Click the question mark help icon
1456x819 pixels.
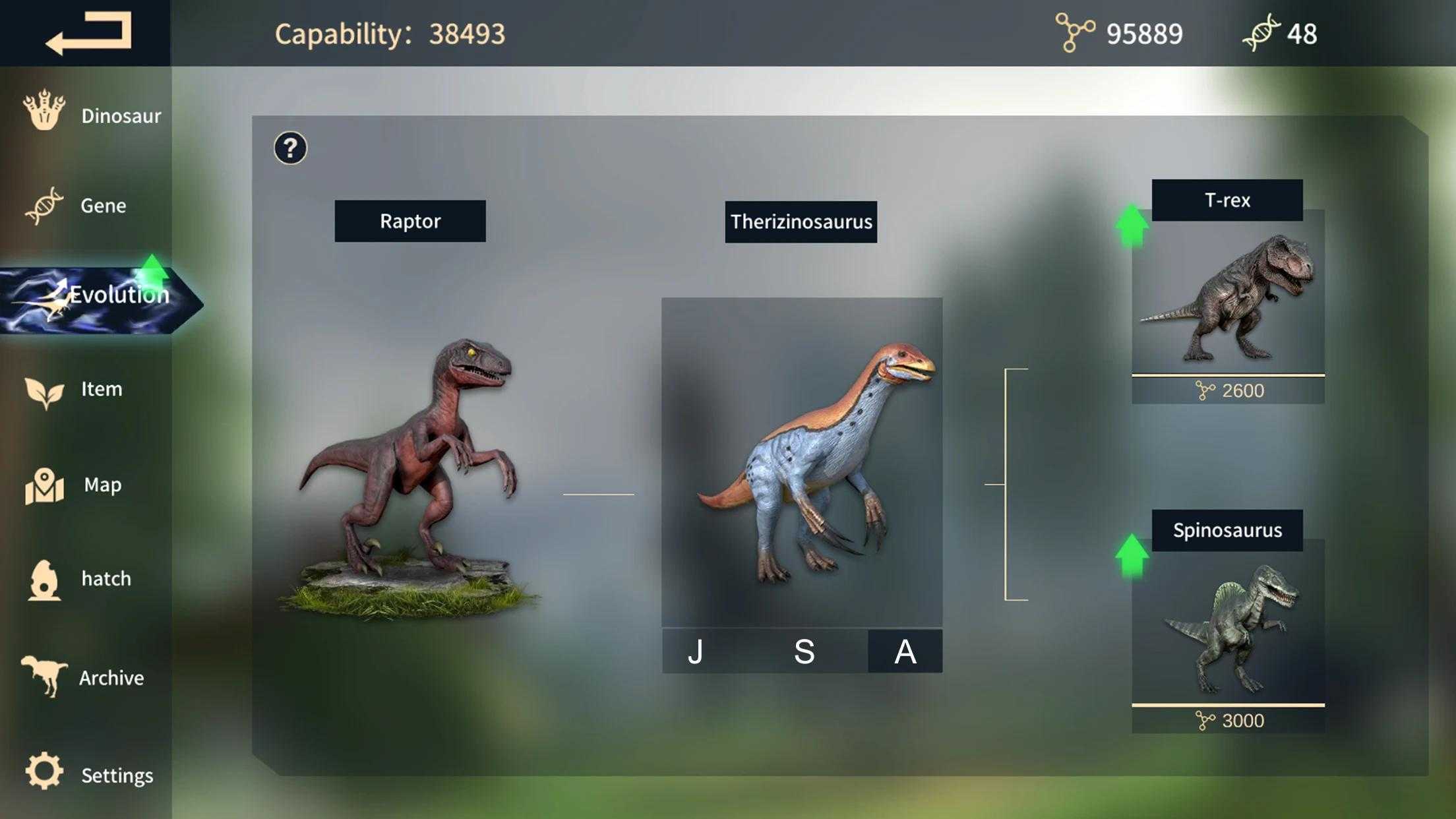tap(290, 148)
